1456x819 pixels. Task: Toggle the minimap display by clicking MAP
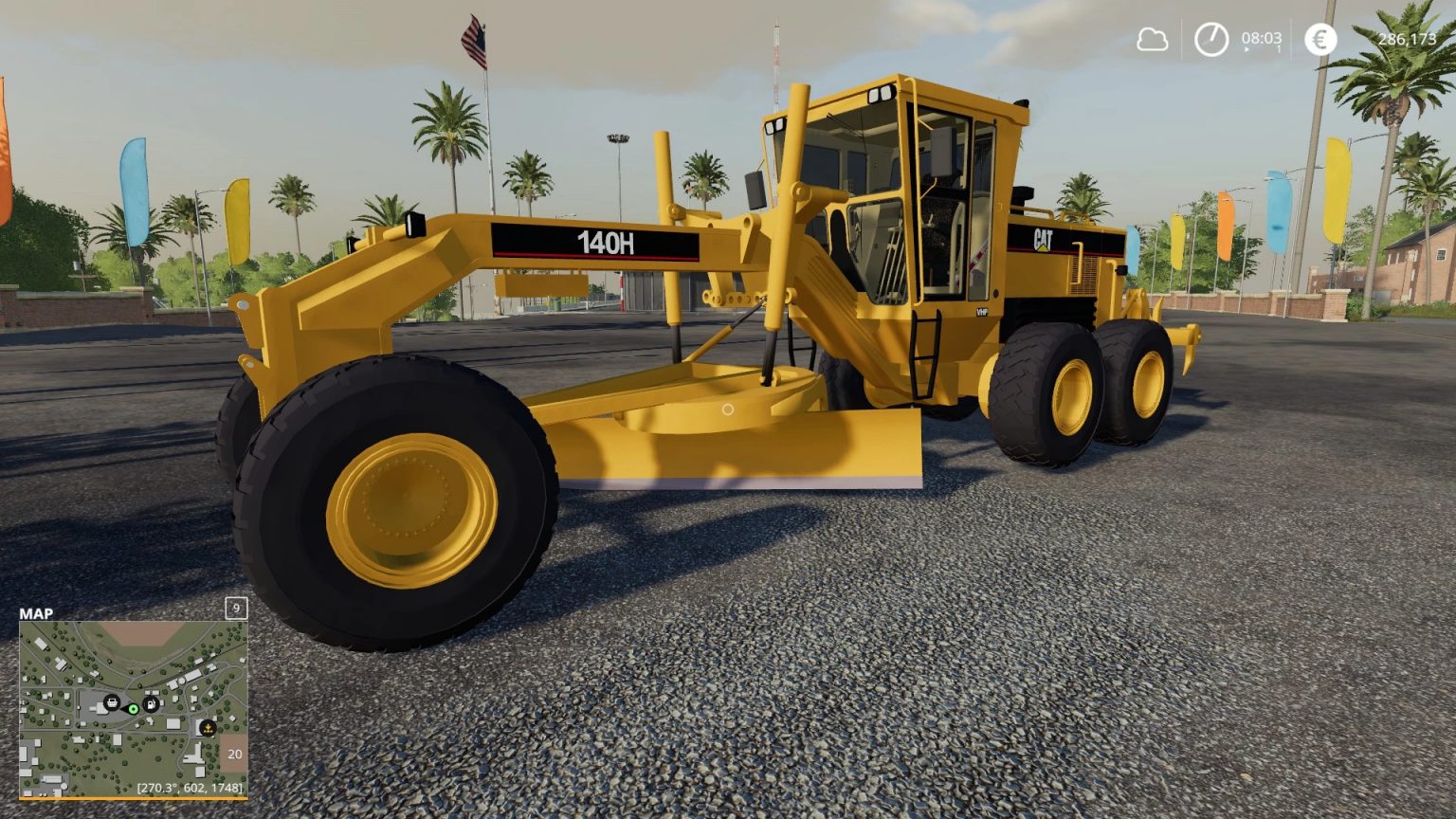(38, 614)
